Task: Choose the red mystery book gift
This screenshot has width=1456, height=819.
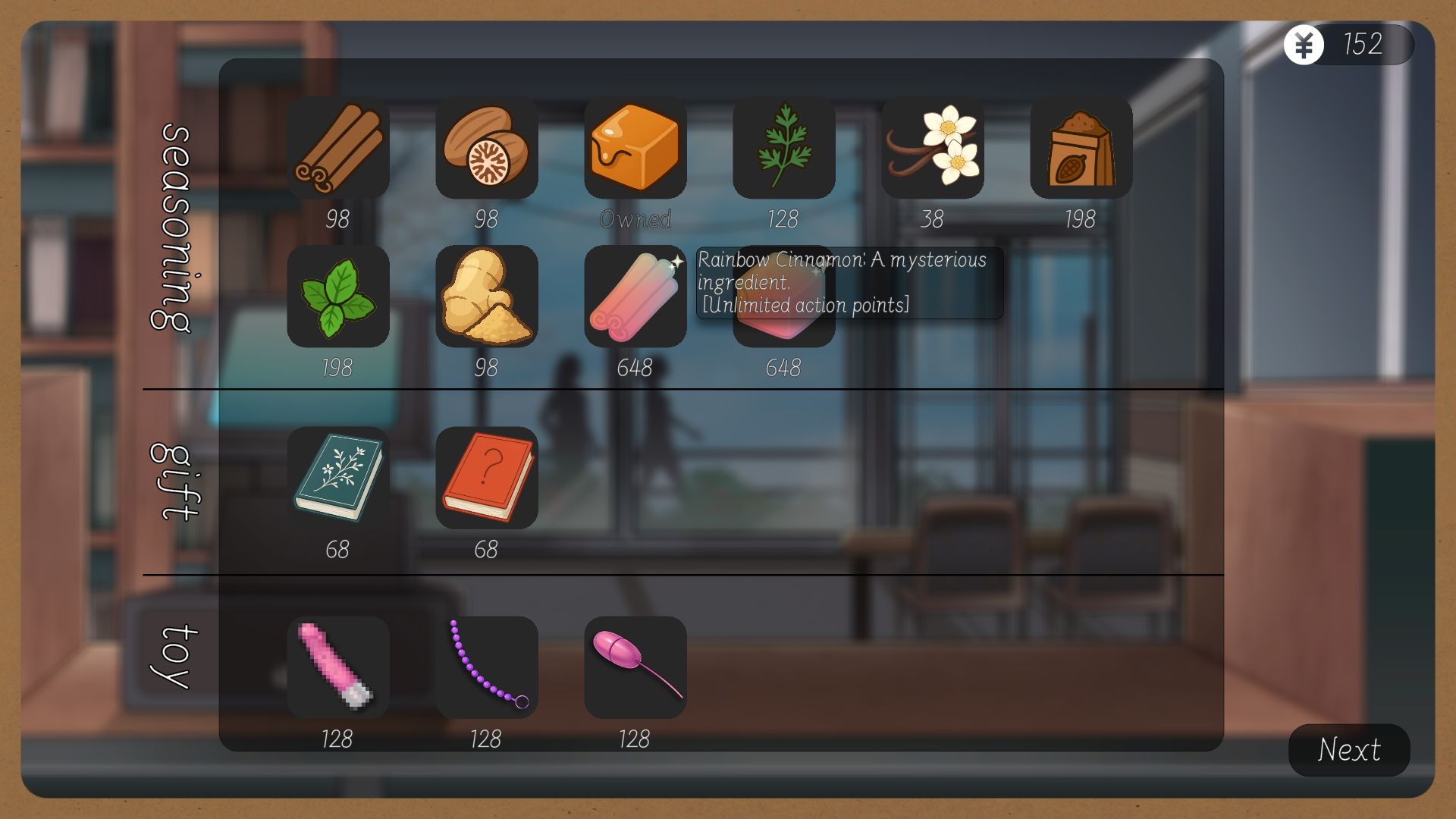Action: click(x=487, y=479)
